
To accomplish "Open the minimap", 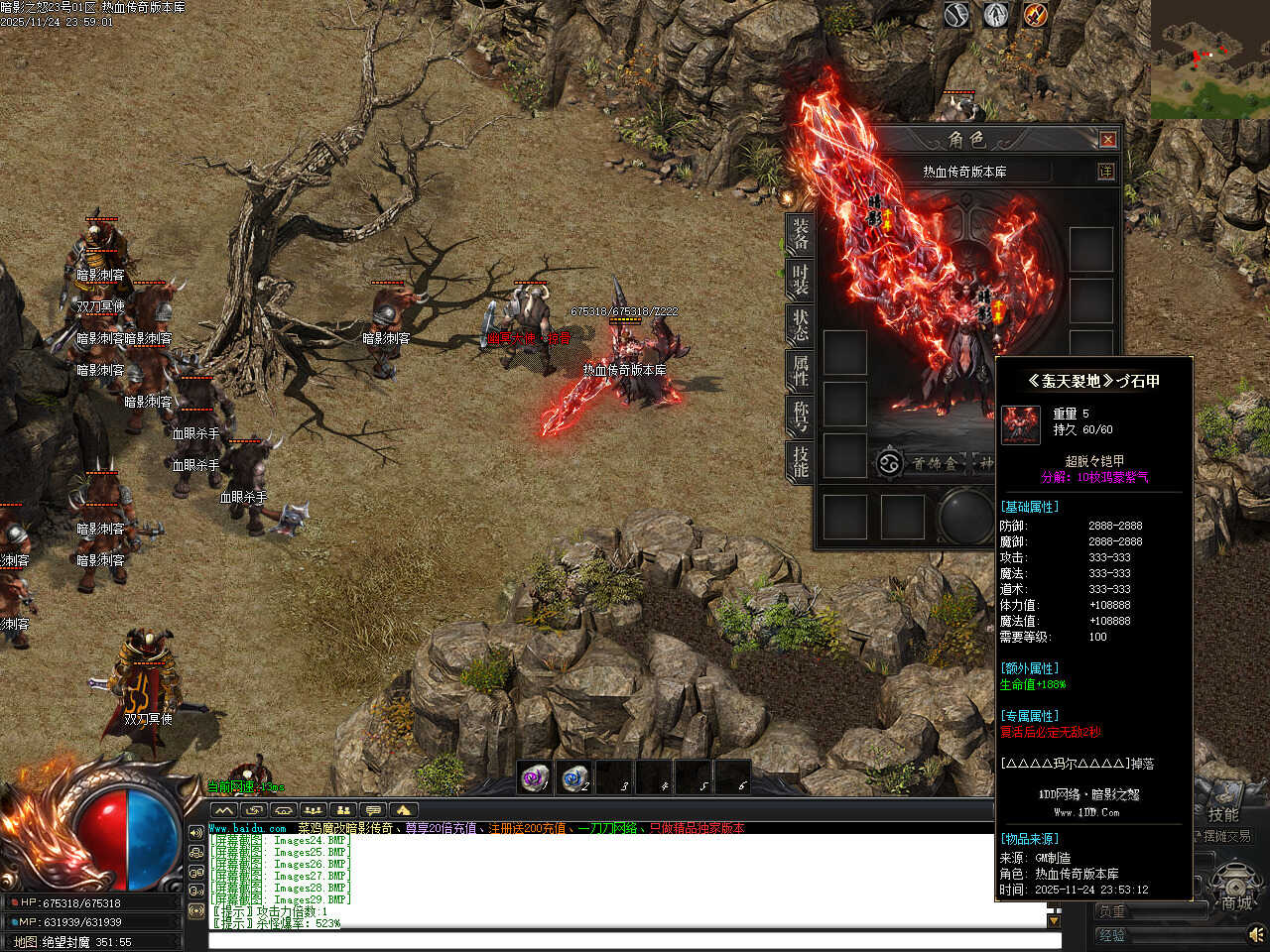I will click(x=1209, y=59).
